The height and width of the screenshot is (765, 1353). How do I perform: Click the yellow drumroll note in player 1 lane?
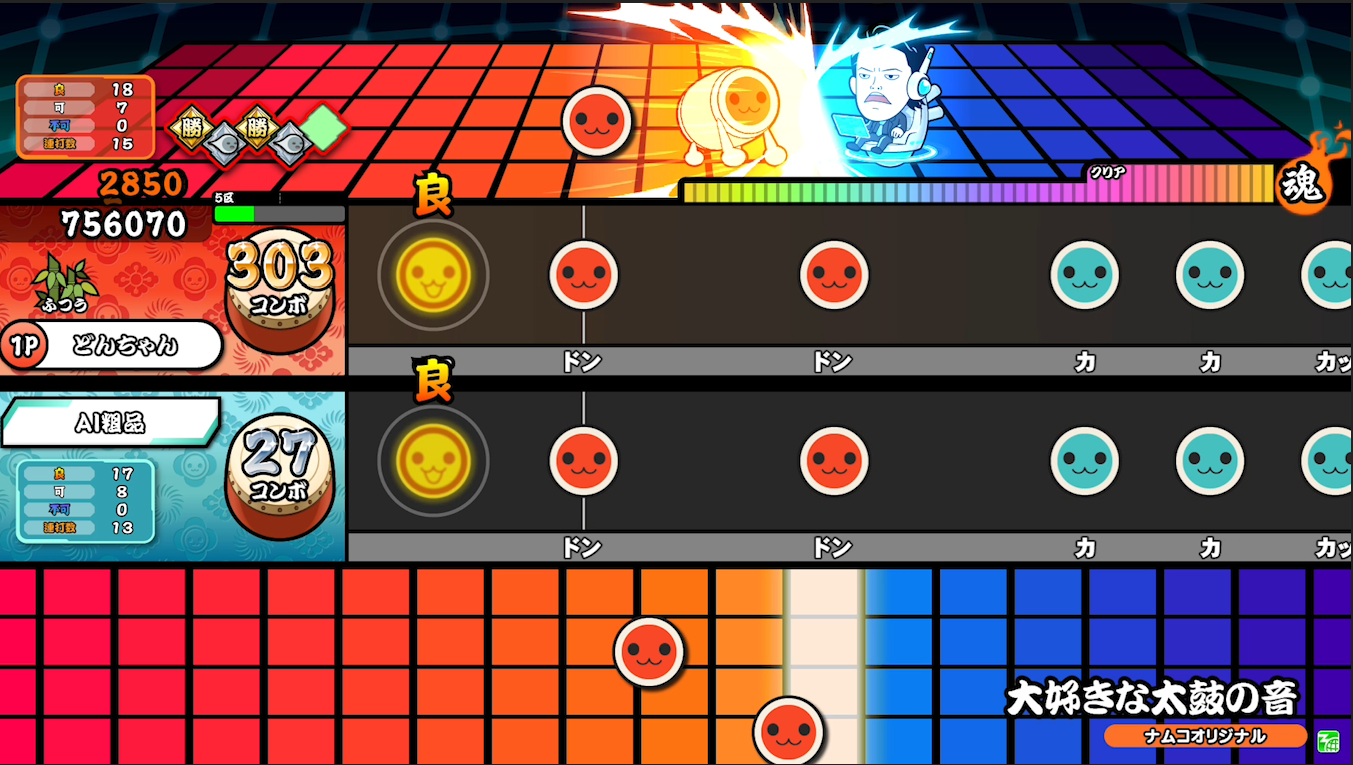pos(432,276)
